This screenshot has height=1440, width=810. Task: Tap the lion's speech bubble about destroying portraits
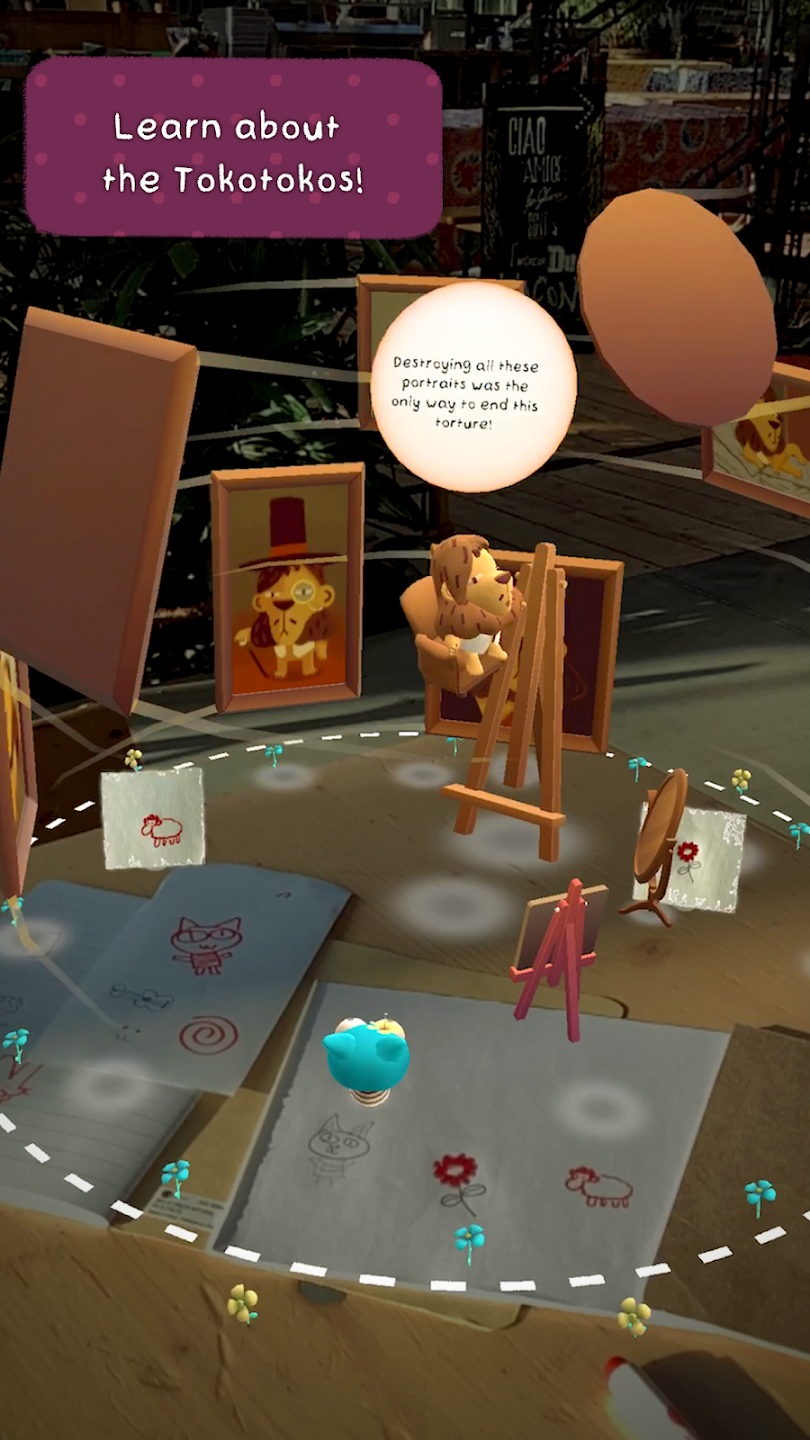(473, 388)
